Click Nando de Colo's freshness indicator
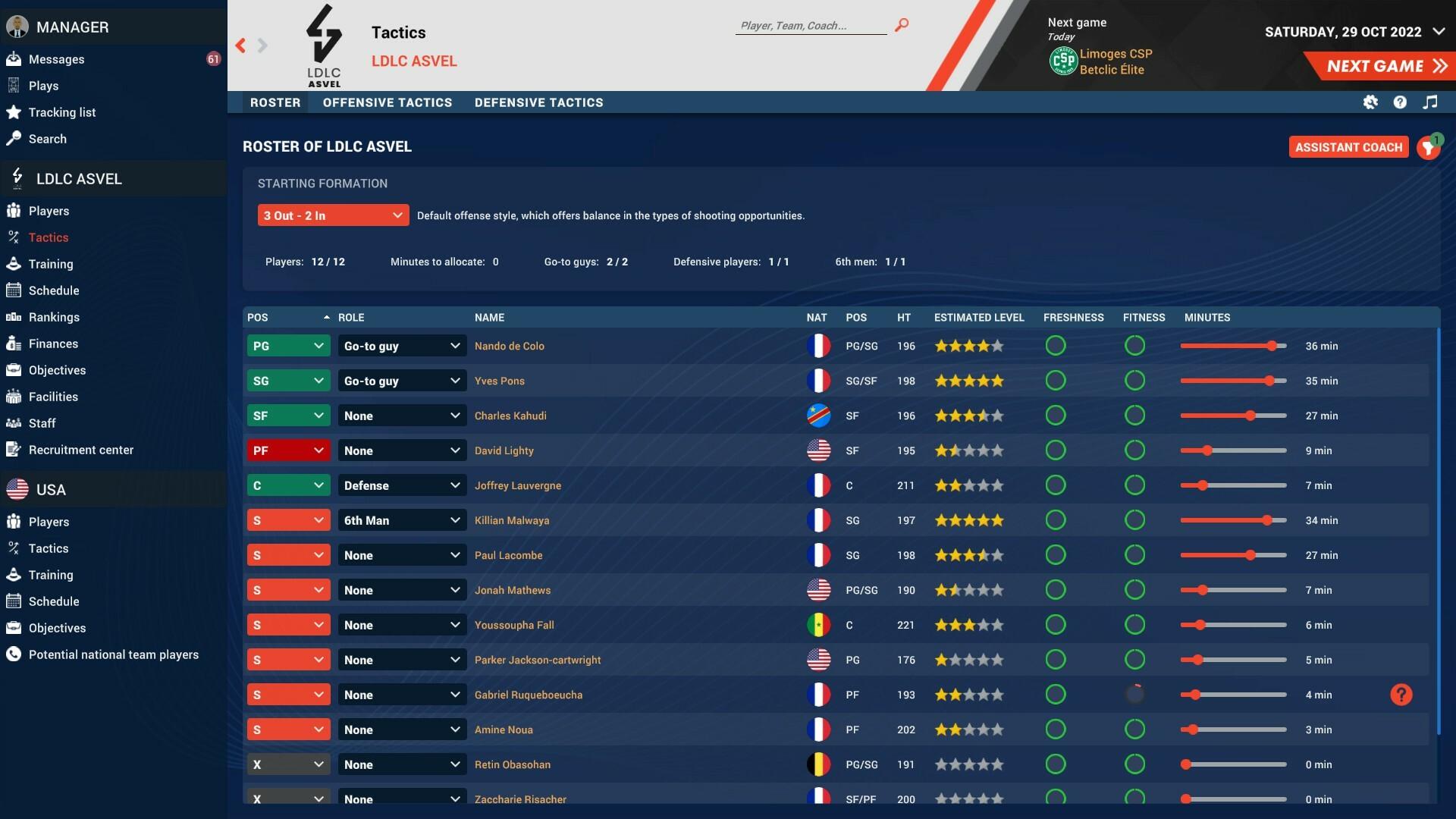This screenshot has width=1456, height=819. (x=1056, y=345)
